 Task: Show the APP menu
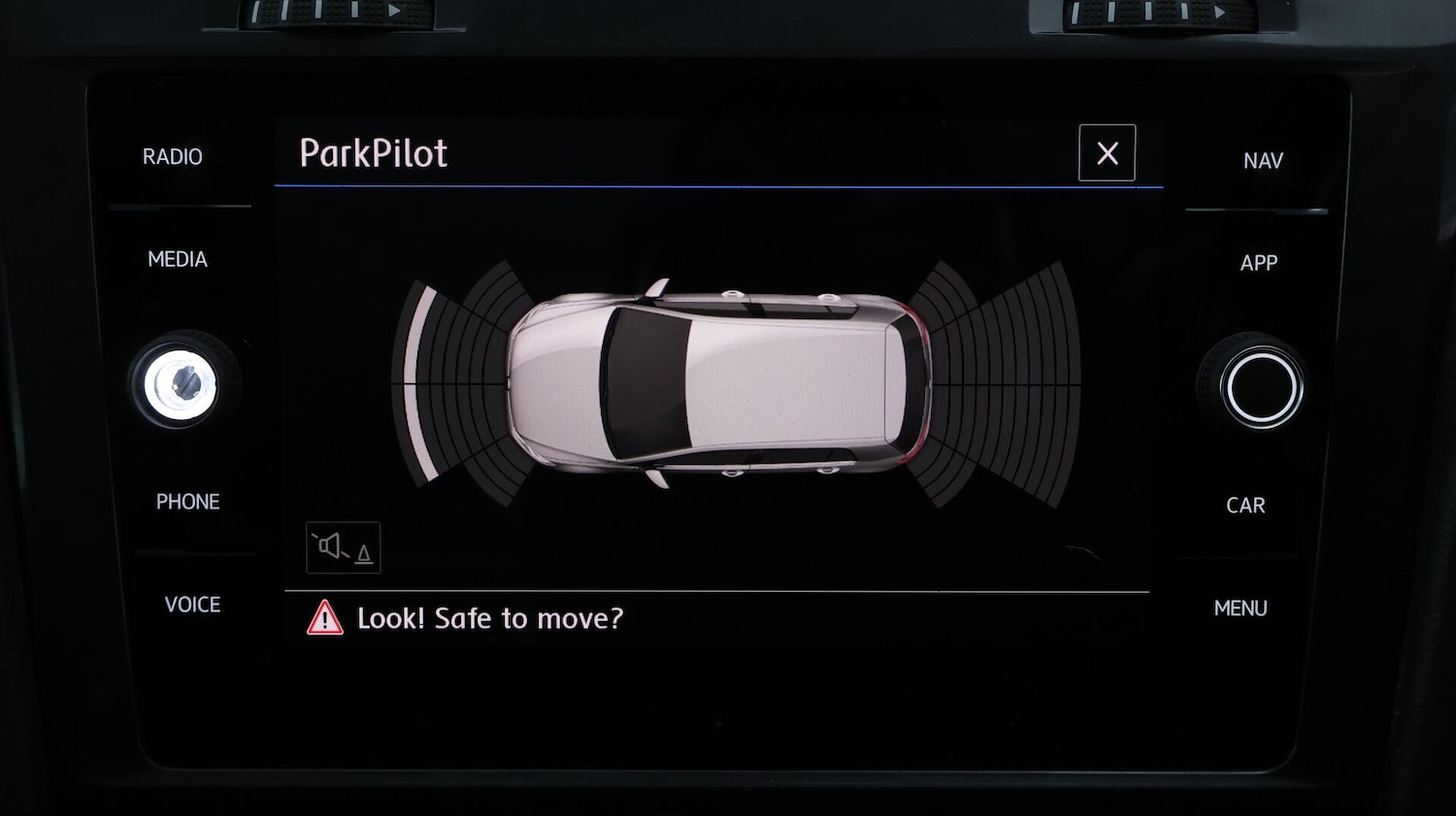1259,263
